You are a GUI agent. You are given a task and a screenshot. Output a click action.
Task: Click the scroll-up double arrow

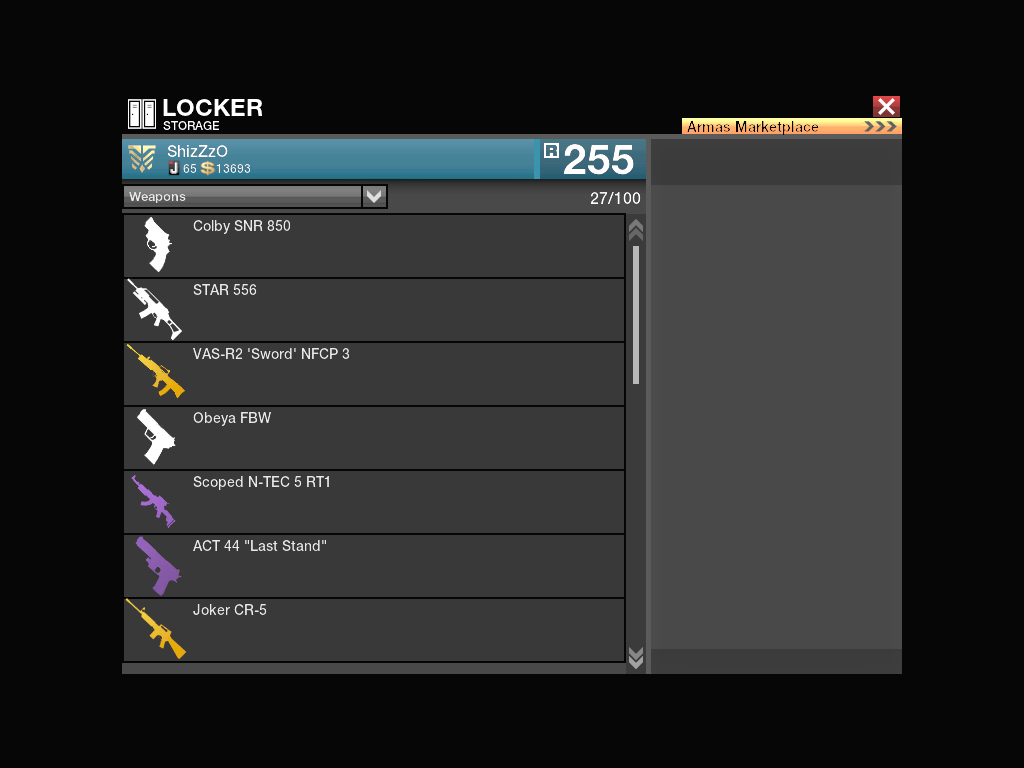tap(635, 229)
